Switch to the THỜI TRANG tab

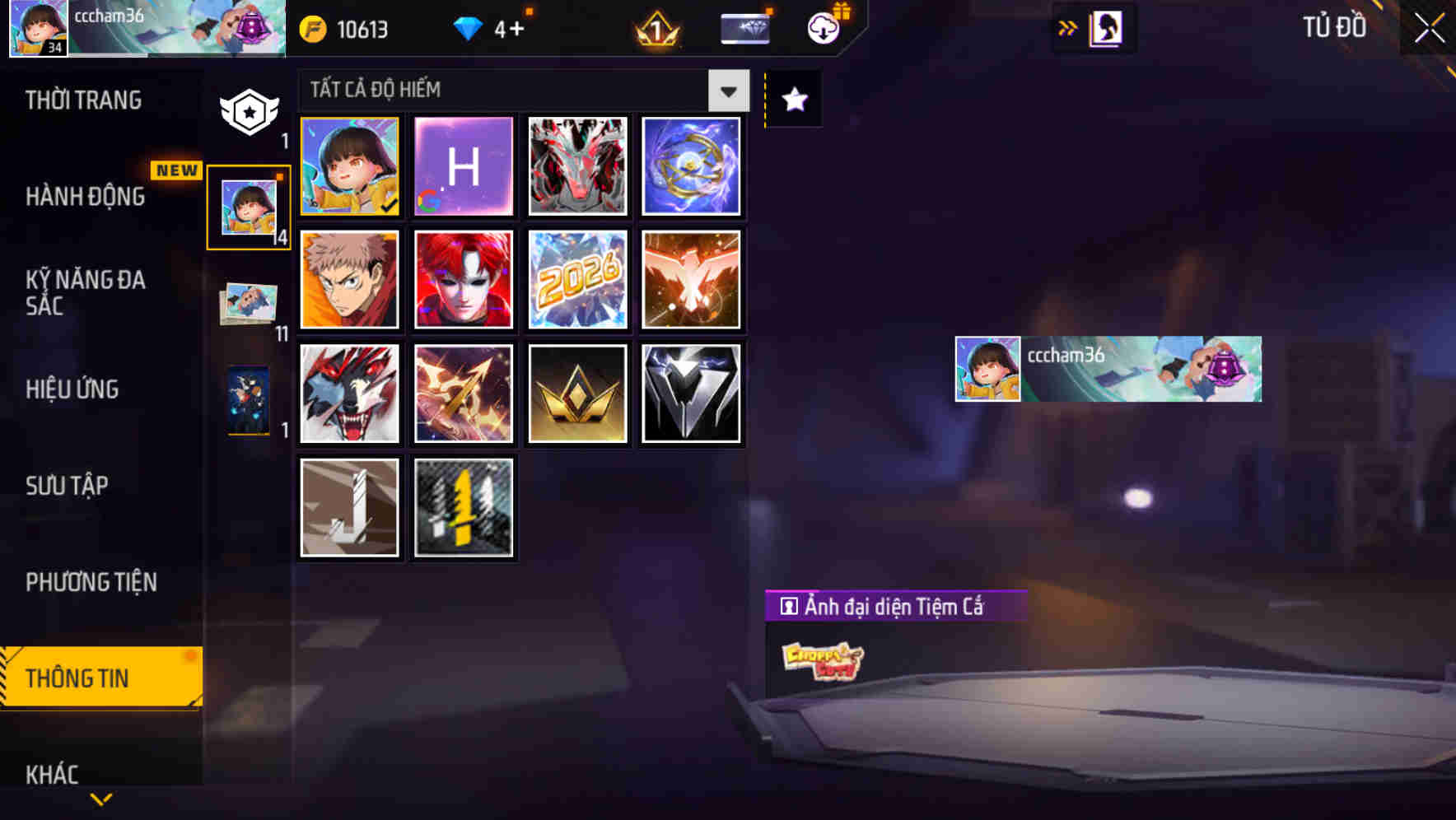coord(82,99)
